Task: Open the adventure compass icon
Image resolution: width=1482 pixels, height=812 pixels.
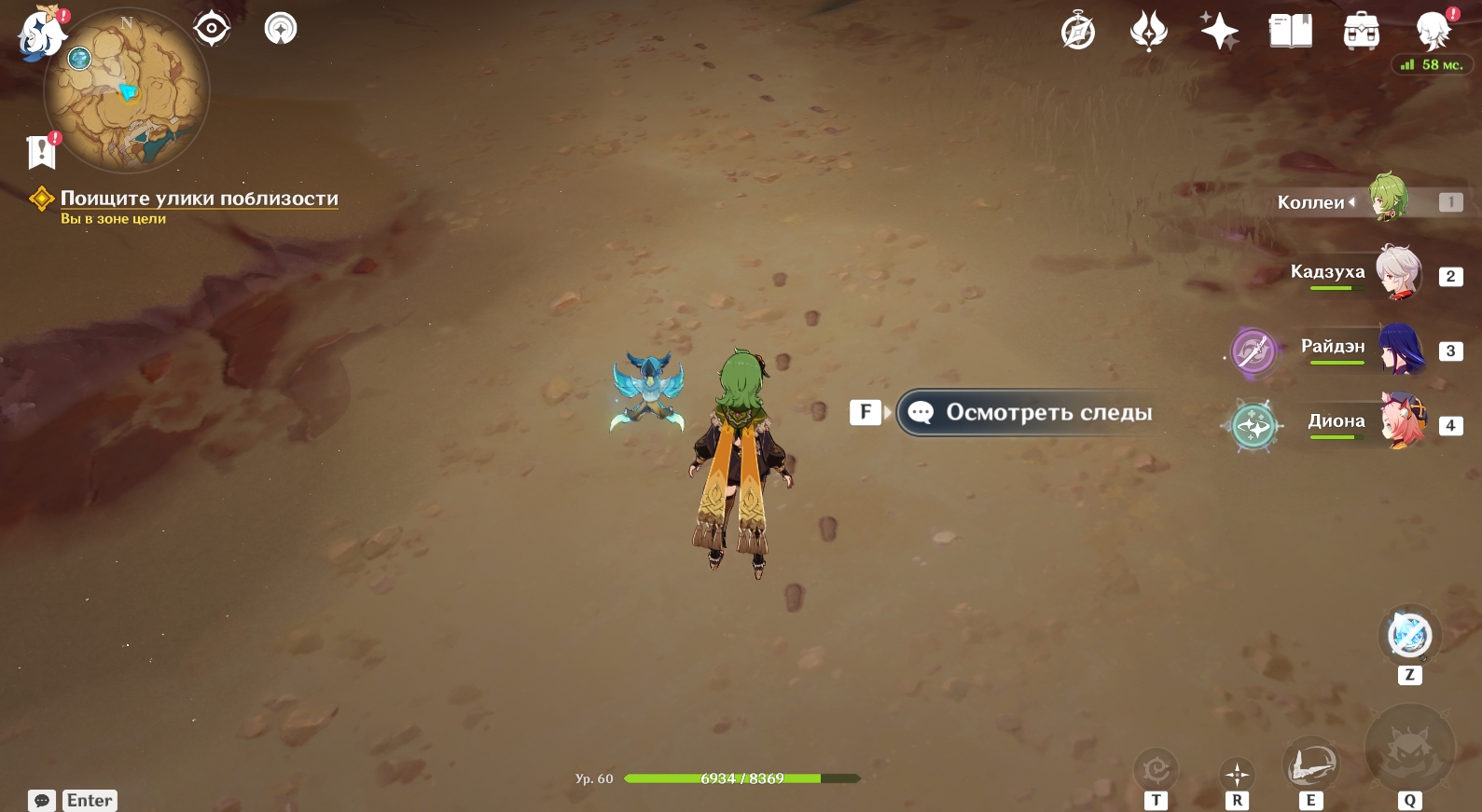Action: coord(1078,32)
